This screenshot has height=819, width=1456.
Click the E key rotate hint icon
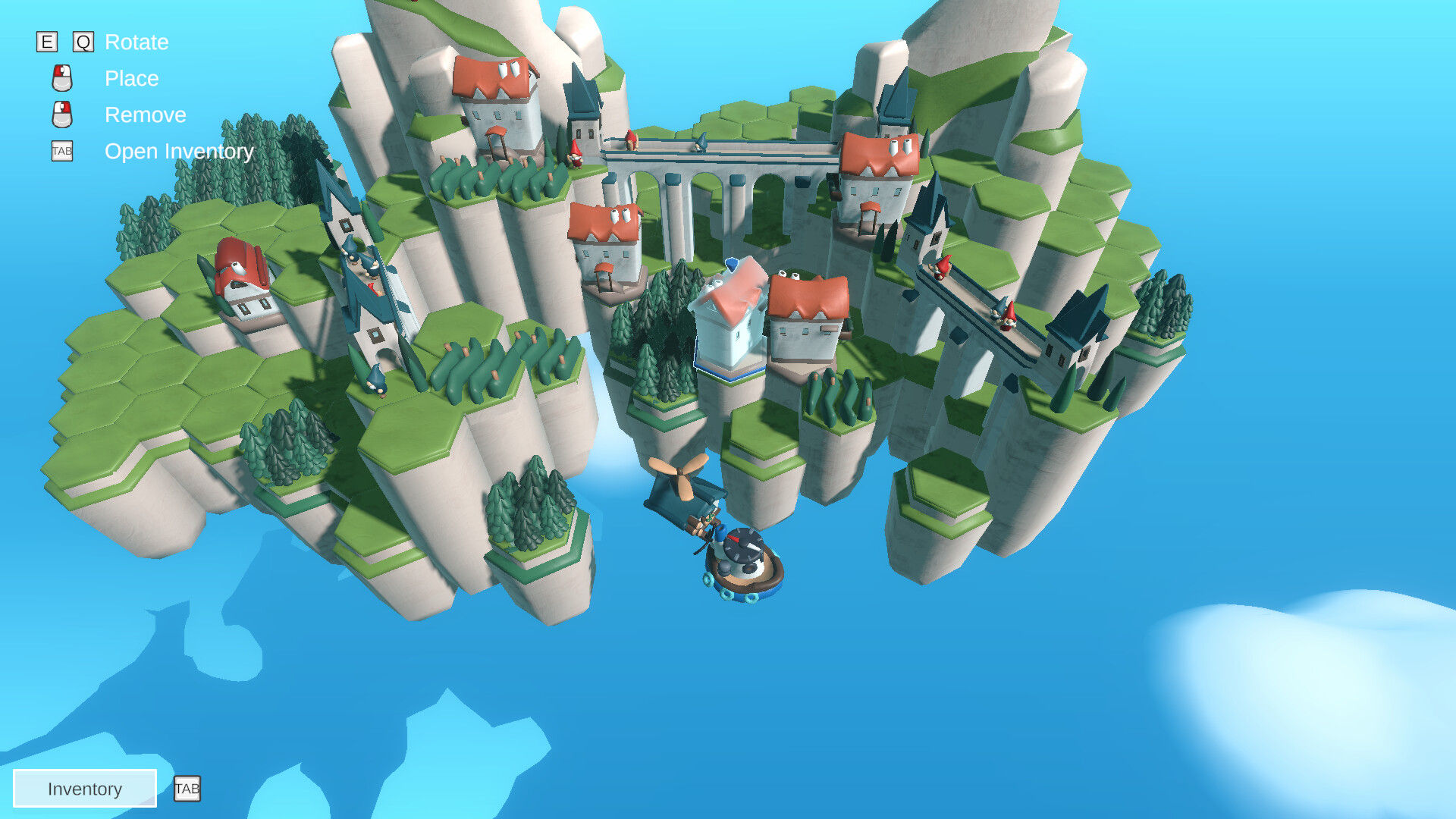(x=47, y=42)
